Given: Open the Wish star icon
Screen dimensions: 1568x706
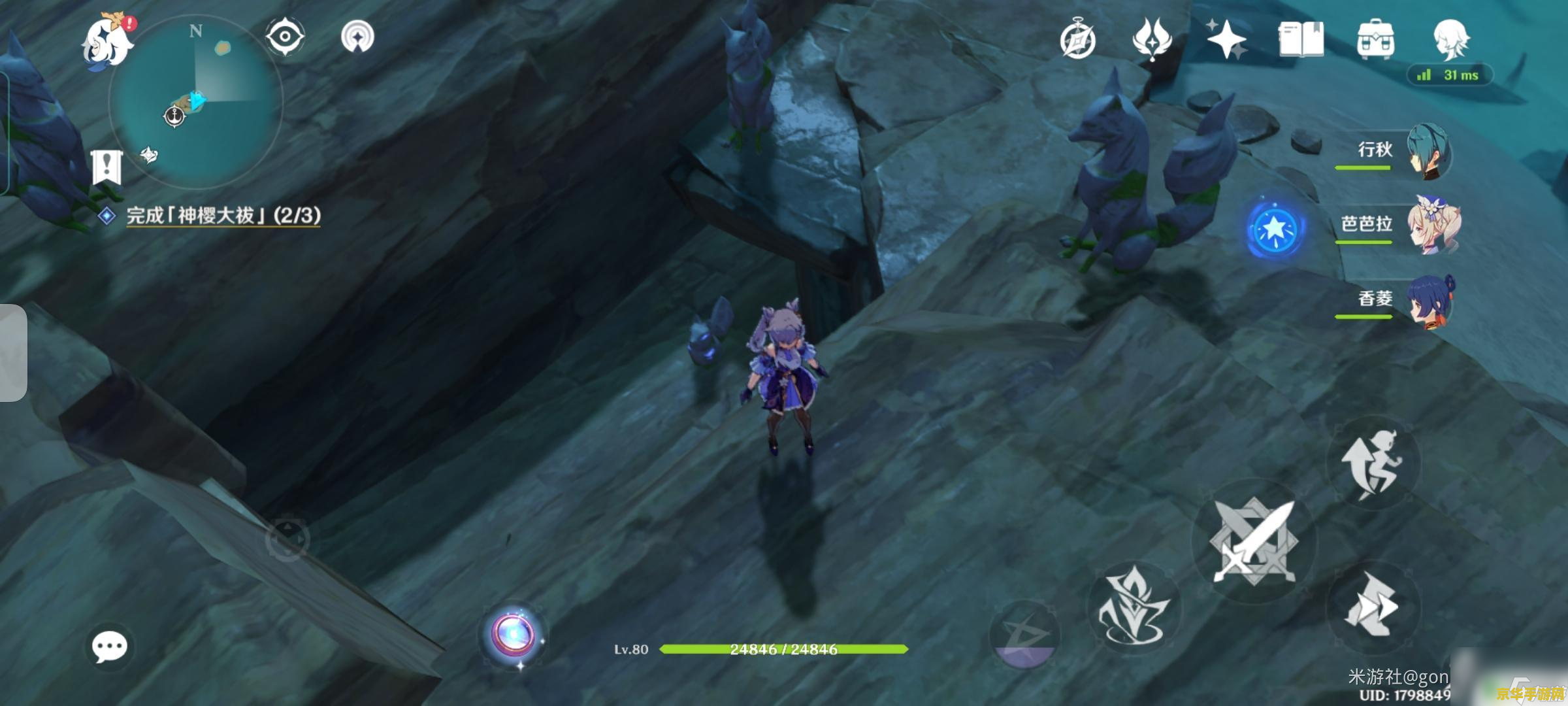Looking at the screenshot, I should [x=1226, y=39].
